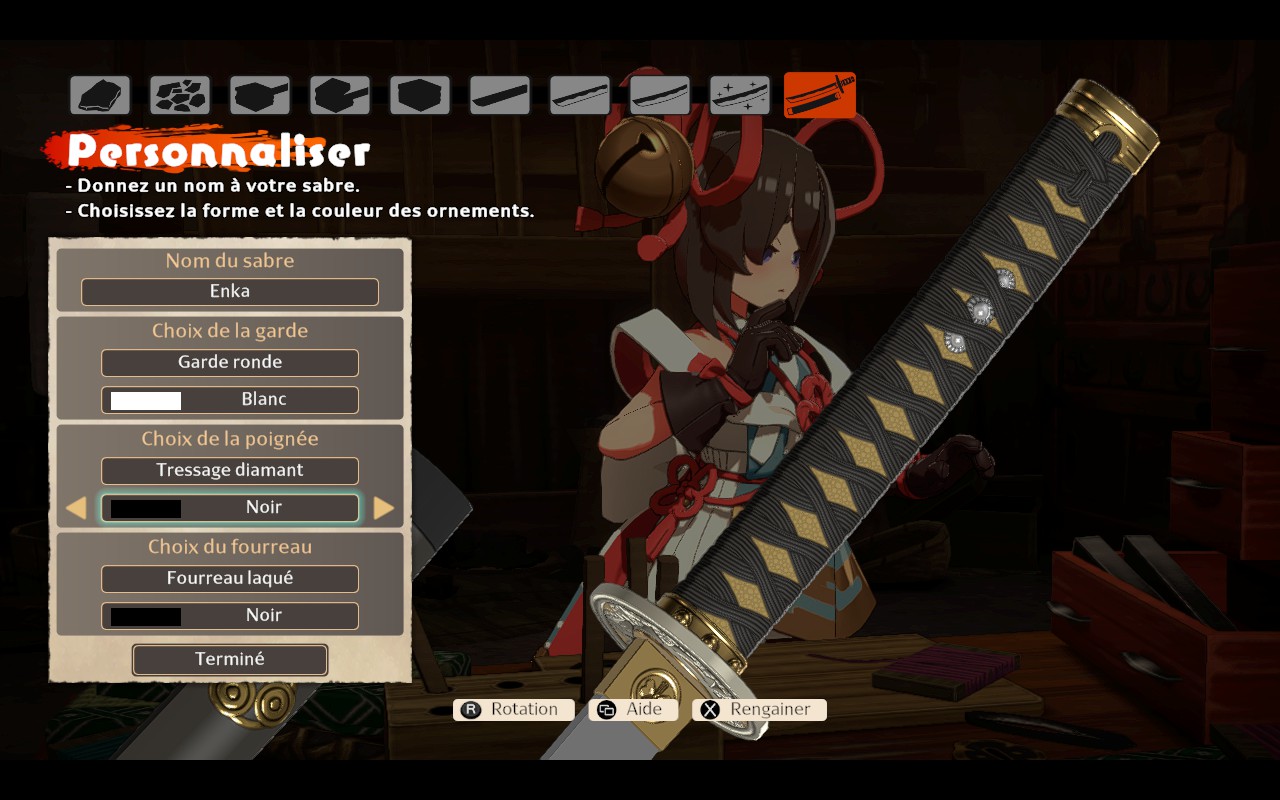Choose the Garde ronde guard shape option
Screen dimensions: 1280x800
230,362
